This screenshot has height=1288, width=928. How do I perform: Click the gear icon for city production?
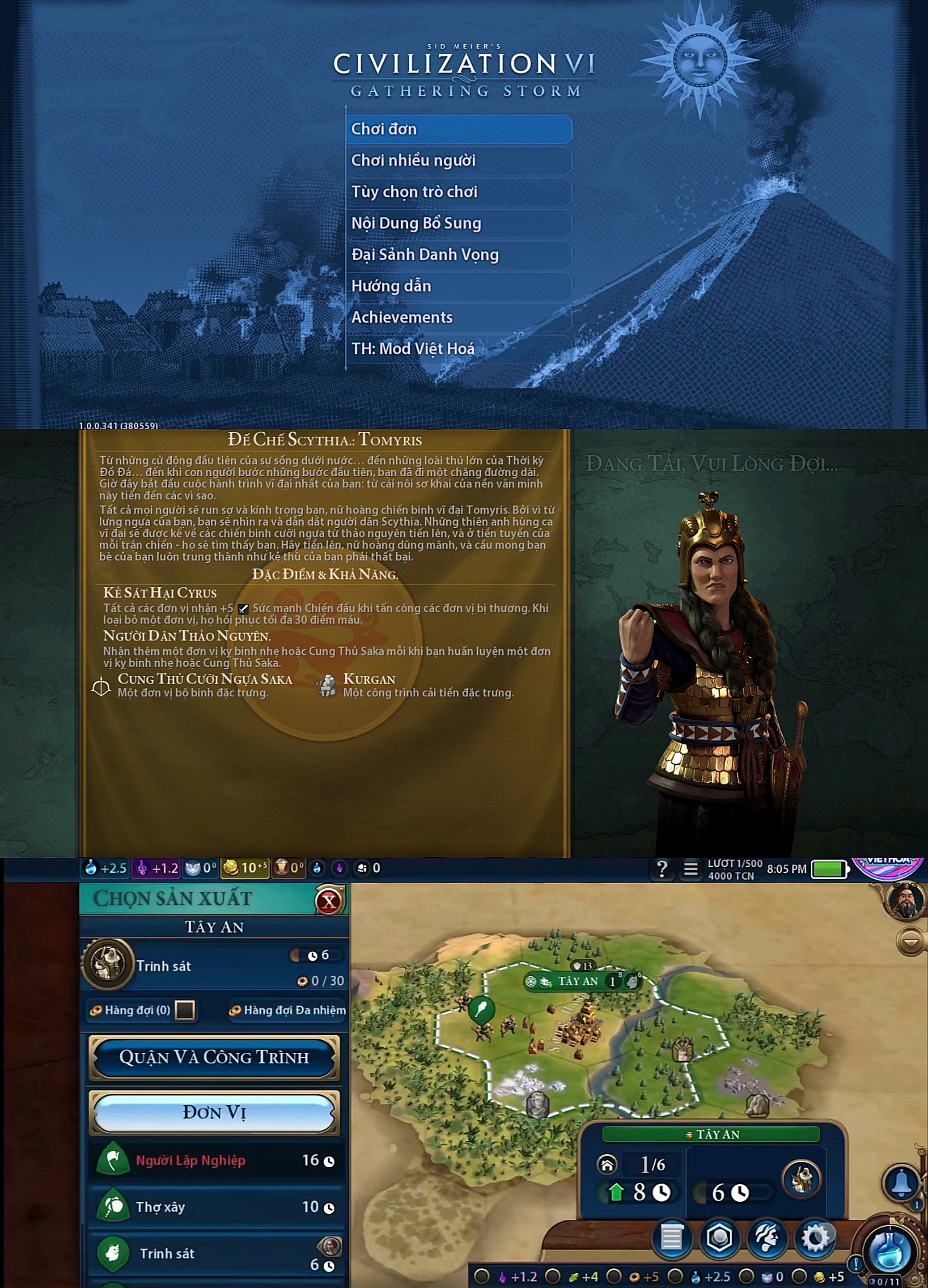pos(815,1237)
